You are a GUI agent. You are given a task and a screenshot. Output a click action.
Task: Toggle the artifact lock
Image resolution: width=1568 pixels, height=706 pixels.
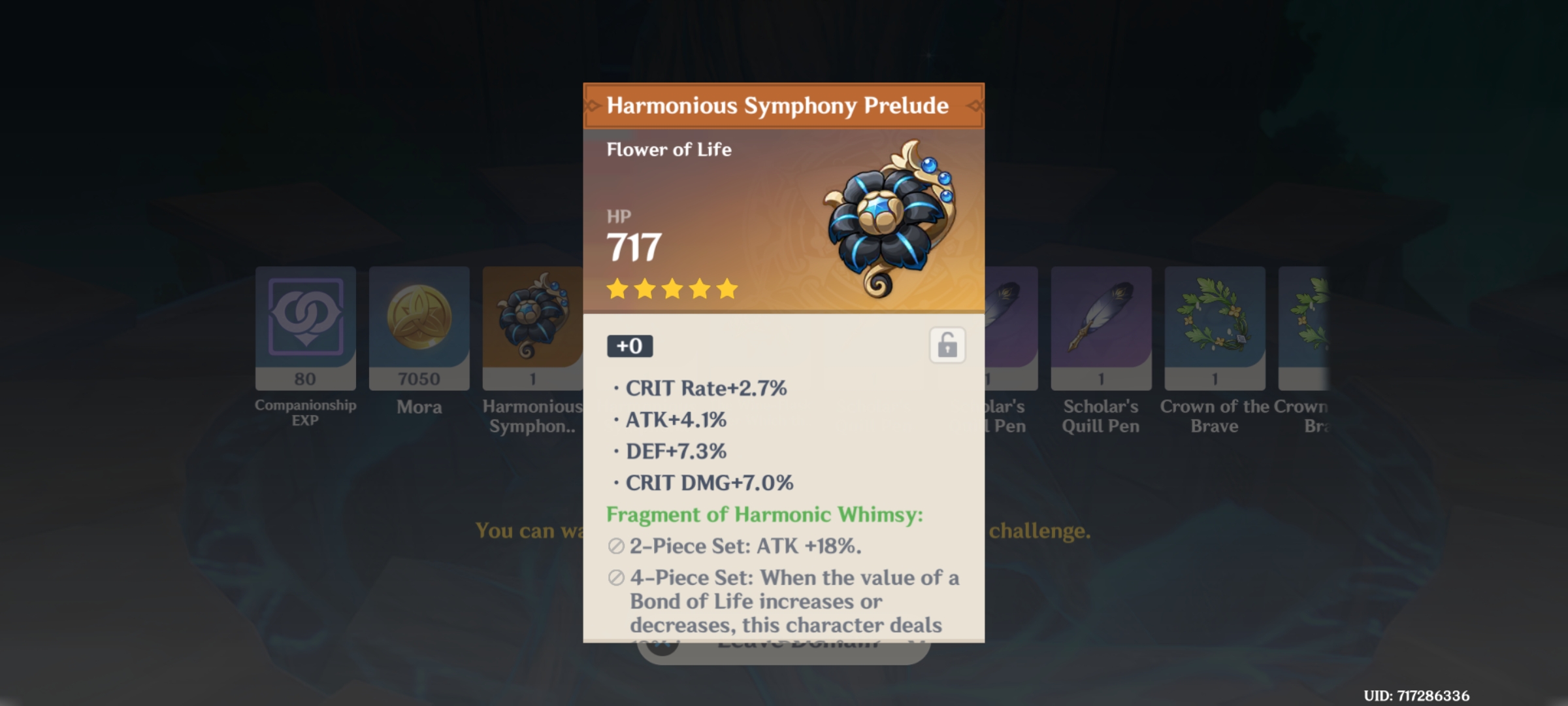tap(947, 346)
